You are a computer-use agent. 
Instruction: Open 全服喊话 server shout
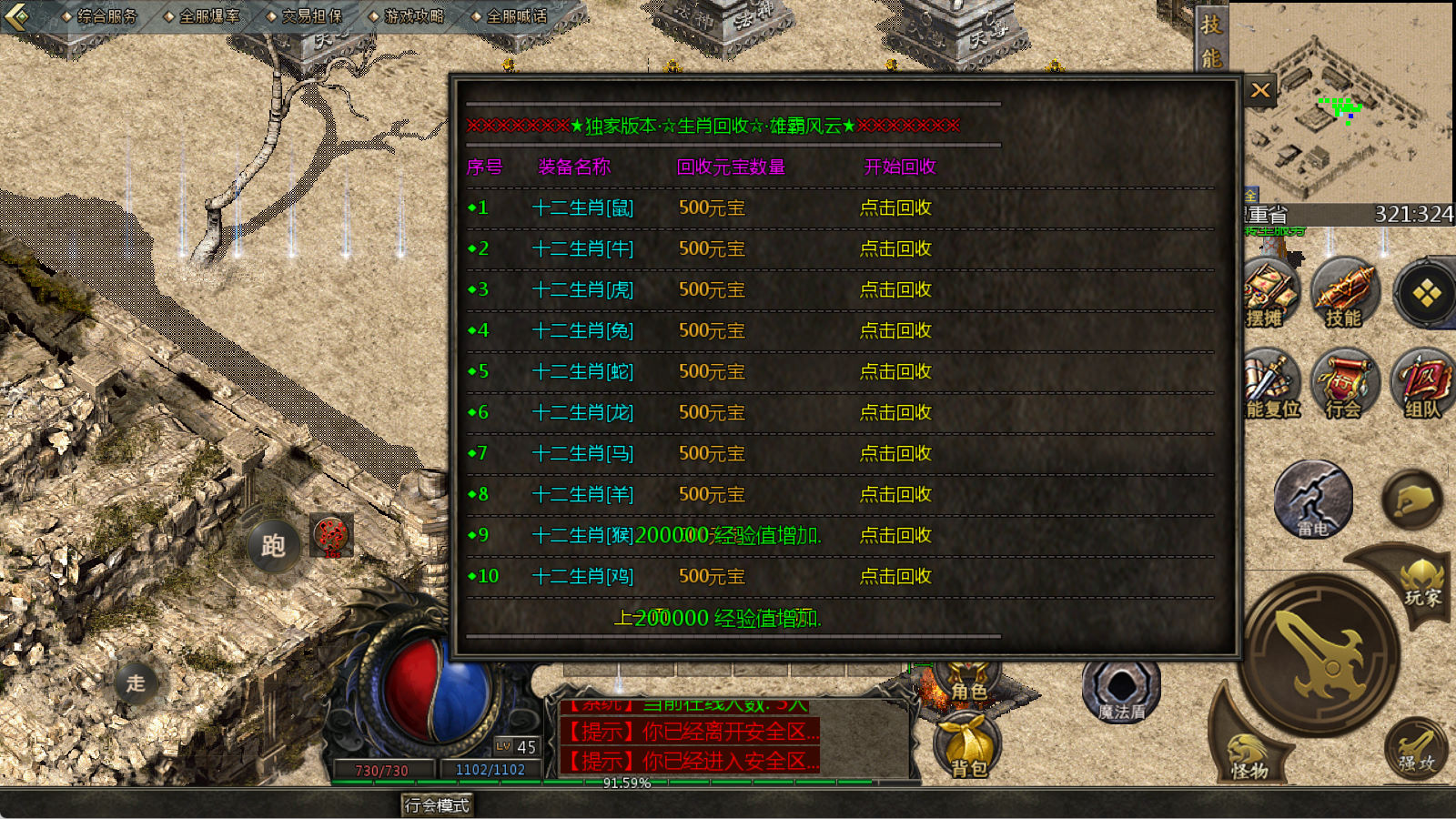pyautogui.click(x=510, y=15)
